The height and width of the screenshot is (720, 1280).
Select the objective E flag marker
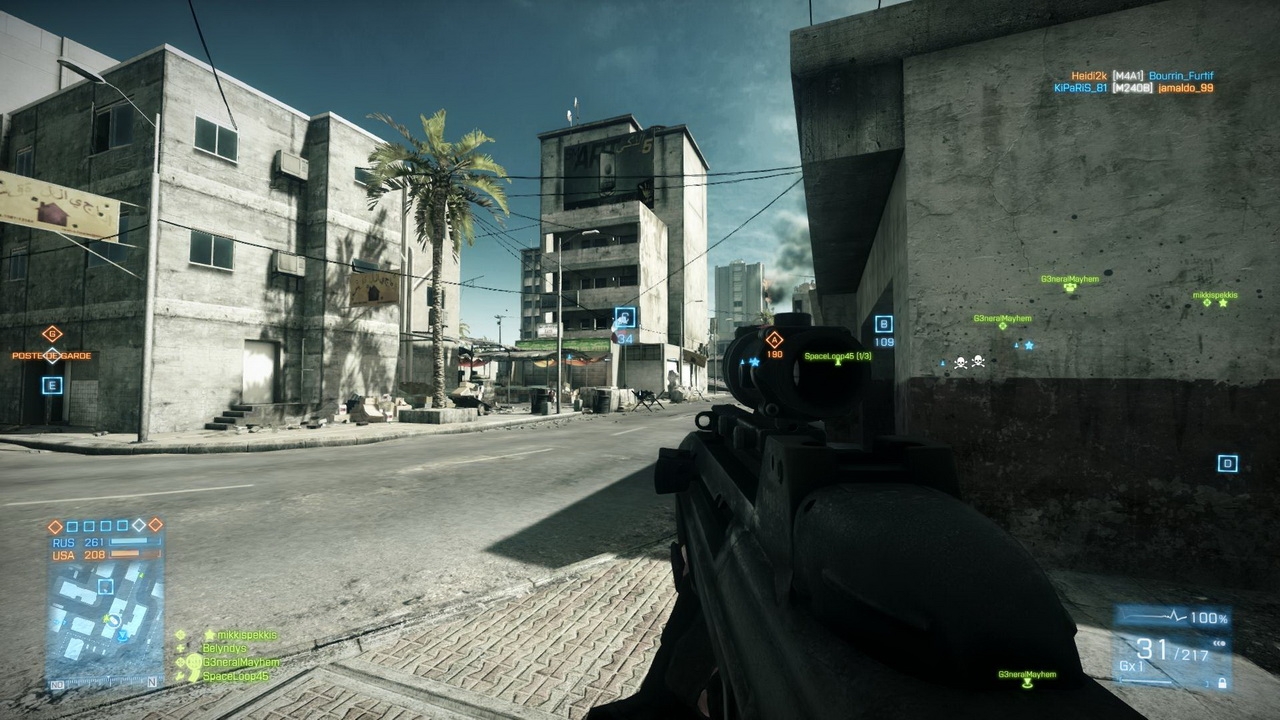tap(52, 385)
